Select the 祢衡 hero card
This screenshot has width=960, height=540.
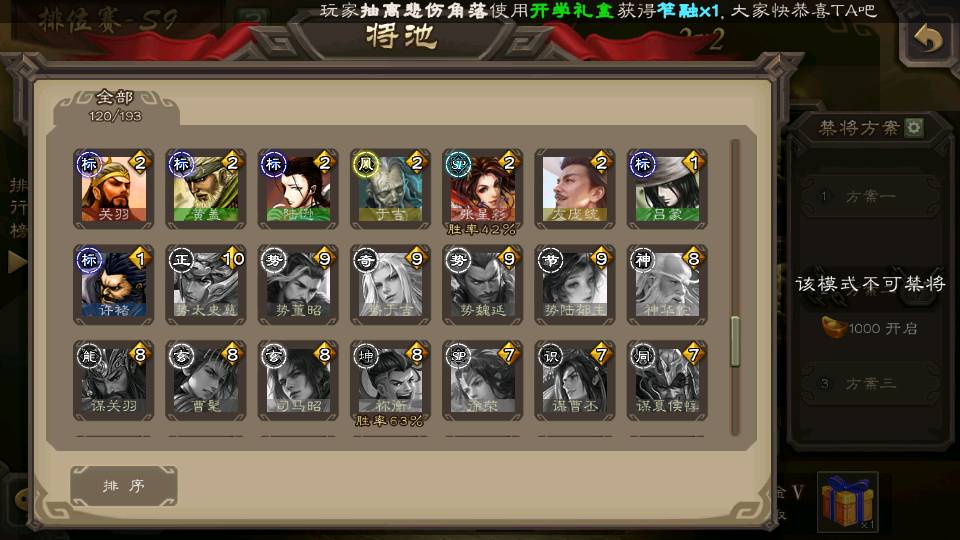[390, 380]
